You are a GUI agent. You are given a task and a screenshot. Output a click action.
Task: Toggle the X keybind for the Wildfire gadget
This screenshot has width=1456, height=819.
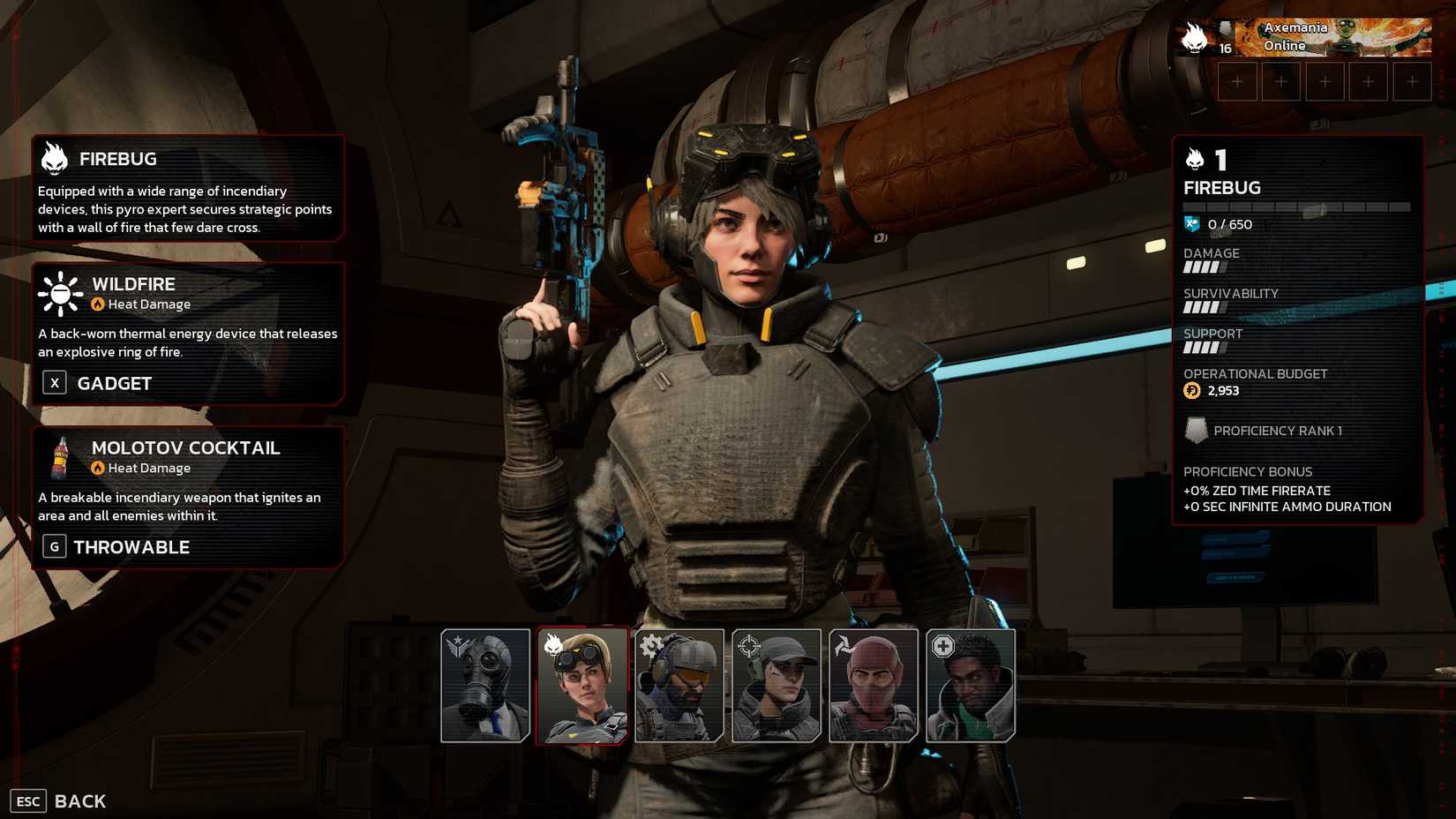tap(54, 382)
